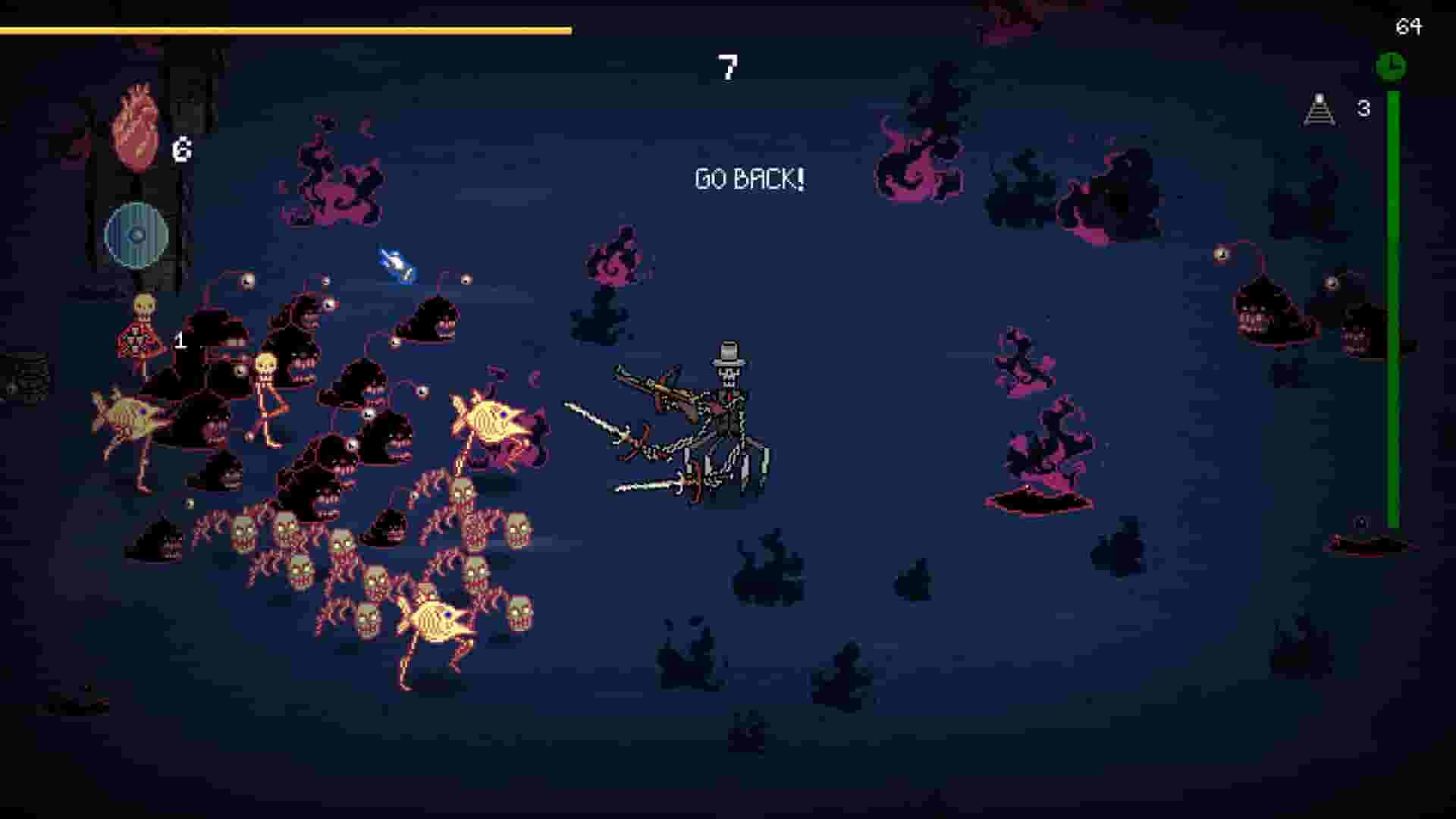The width and height of the screenshot is (1456, 819).
Task: Click the glowing blue lightning pickup
Action: tap(396, 264)
